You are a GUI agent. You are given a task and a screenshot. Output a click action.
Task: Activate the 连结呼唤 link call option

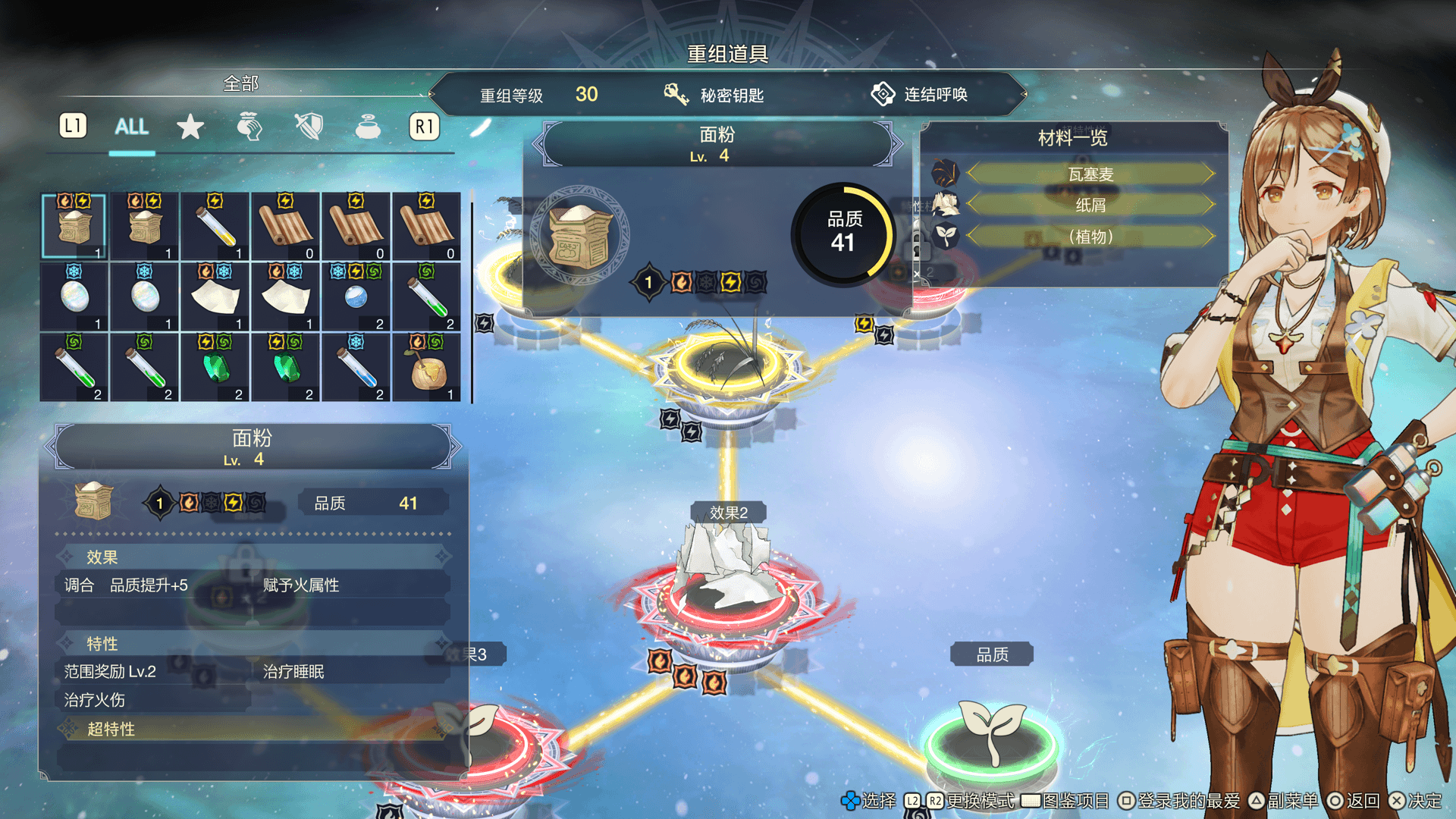coord(920,95)
